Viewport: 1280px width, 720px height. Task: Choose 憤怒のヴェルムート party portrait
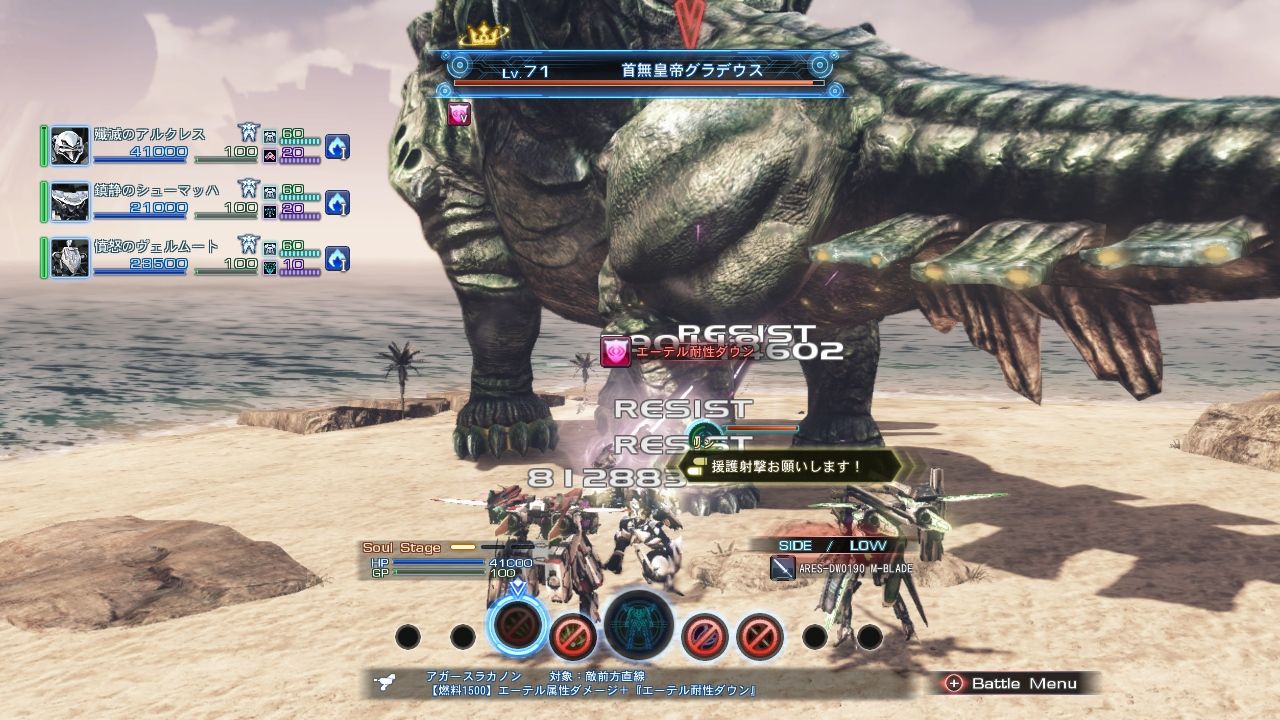pos(70,258)
